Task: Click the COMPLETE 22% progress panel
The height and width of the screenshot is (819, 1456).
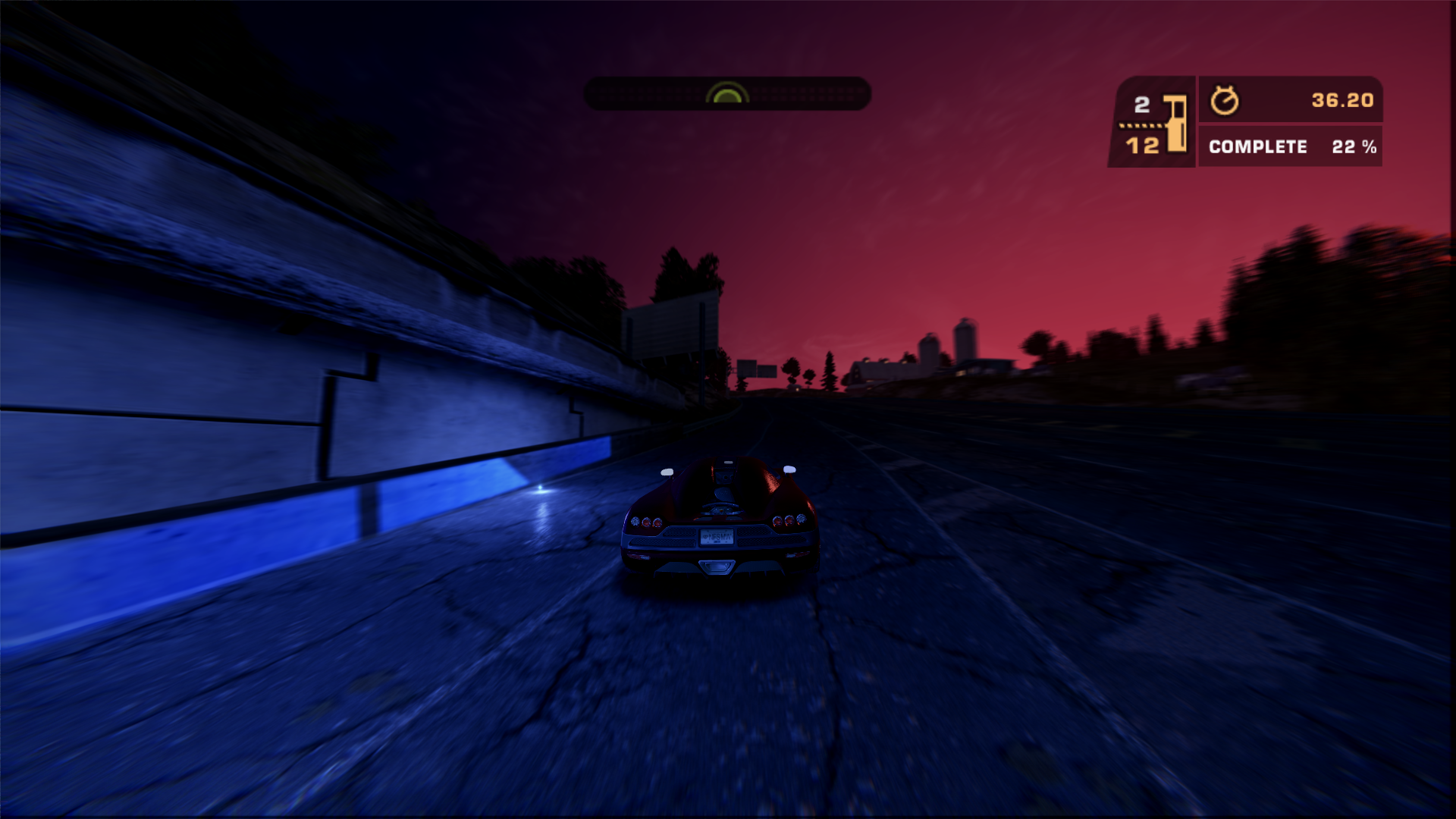Action: (x=1289, y=147)
